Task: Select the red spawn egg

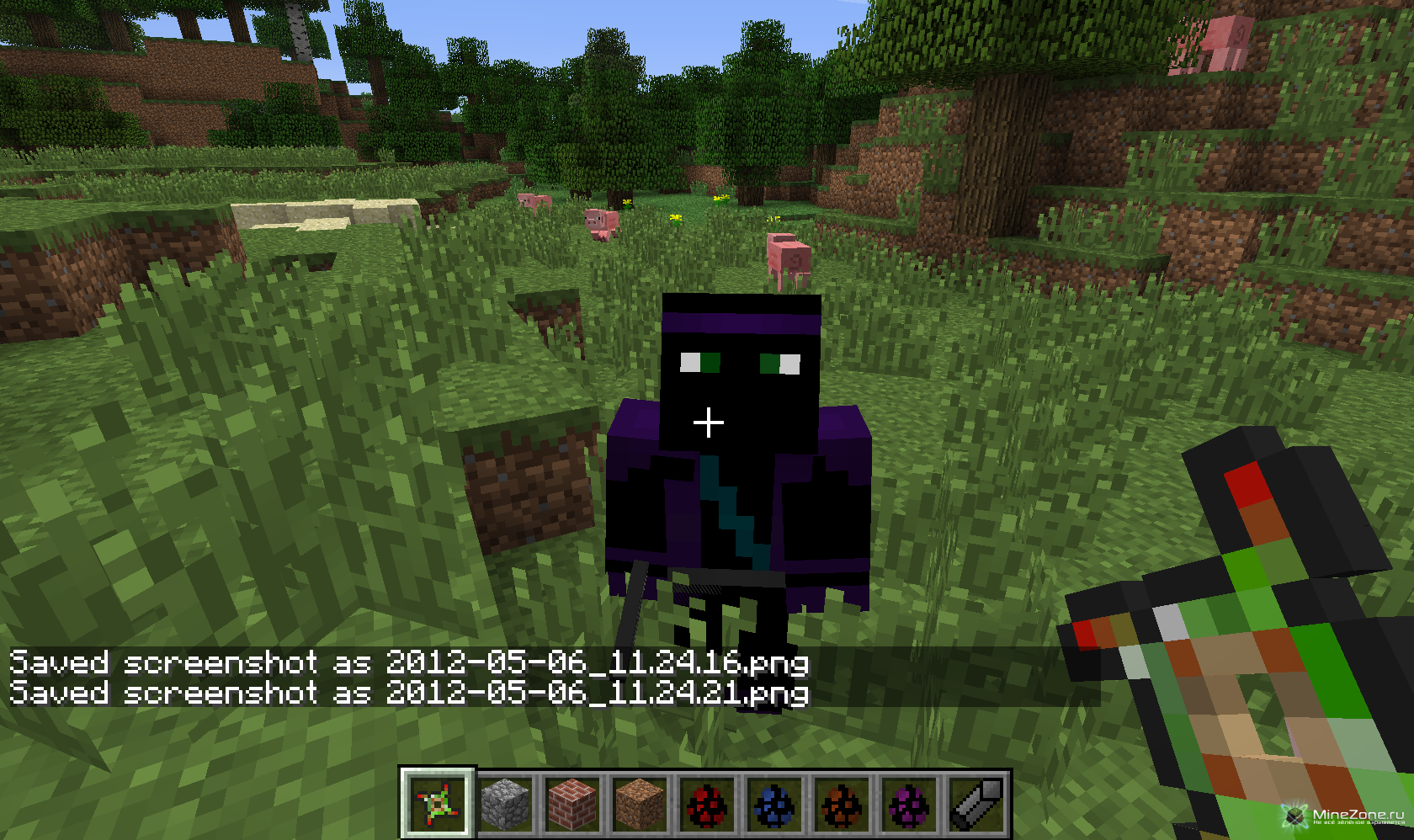Action: (x=707, y=803)
